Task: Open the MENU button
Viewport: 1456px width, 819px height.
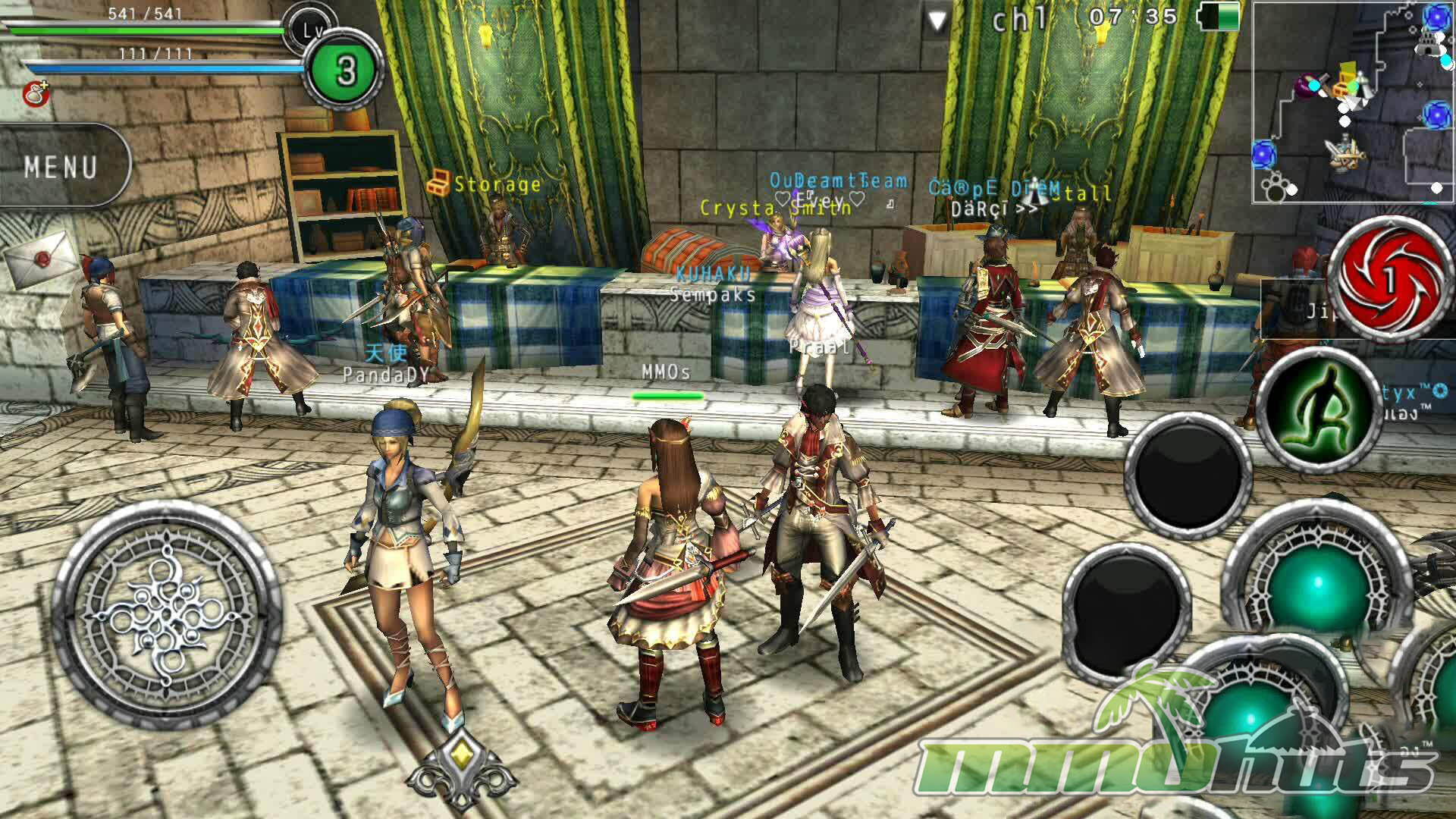Action: [62, 166]
